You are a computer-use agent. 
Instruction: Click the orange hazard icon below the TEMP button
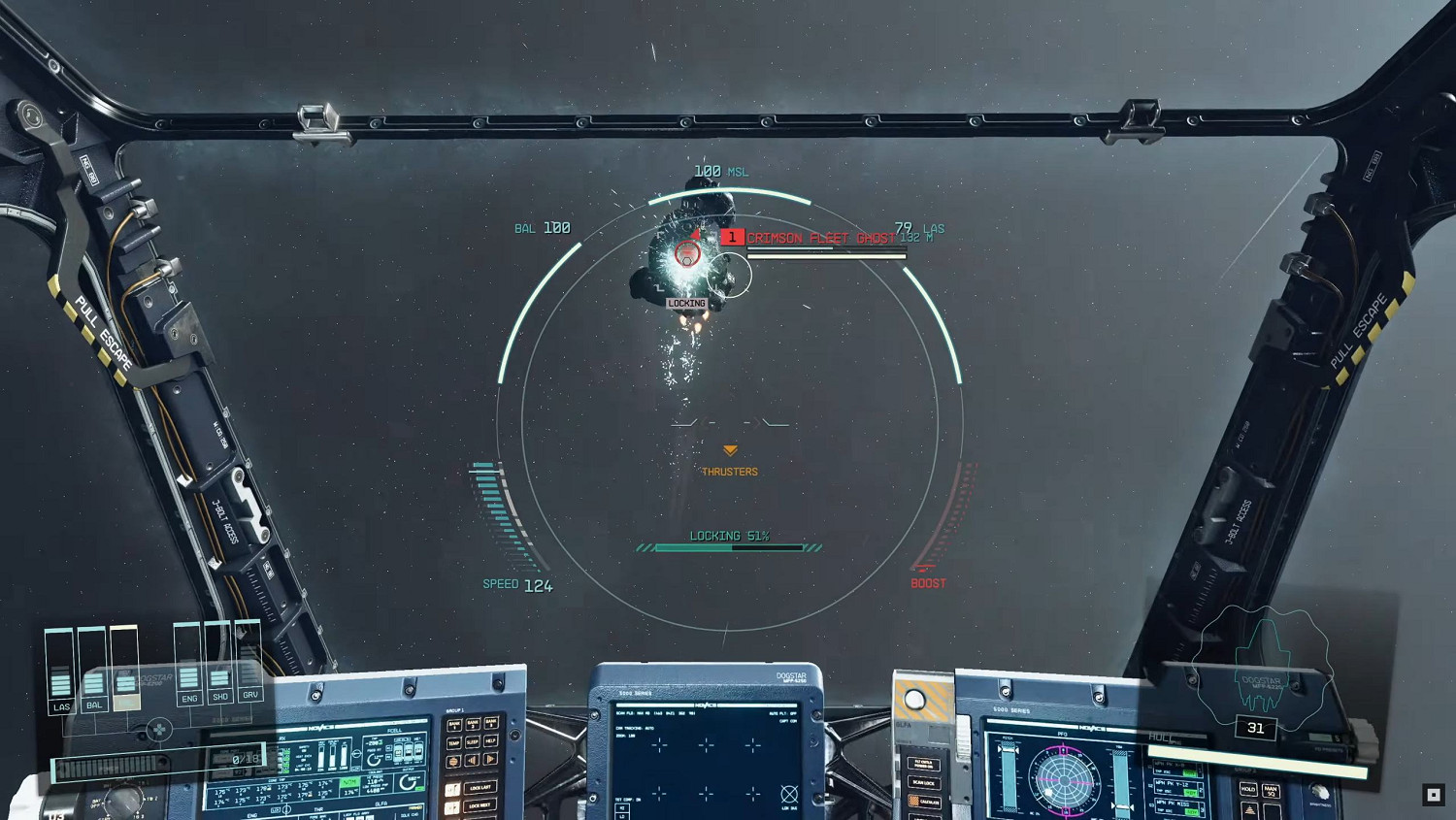(453, 760)
